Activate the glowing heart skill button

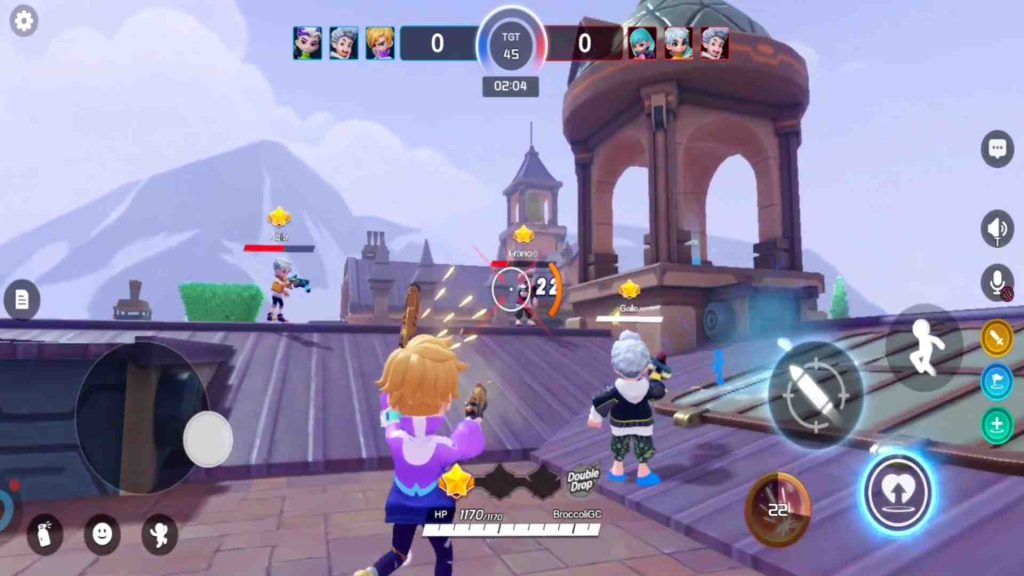tap(898, 492)
